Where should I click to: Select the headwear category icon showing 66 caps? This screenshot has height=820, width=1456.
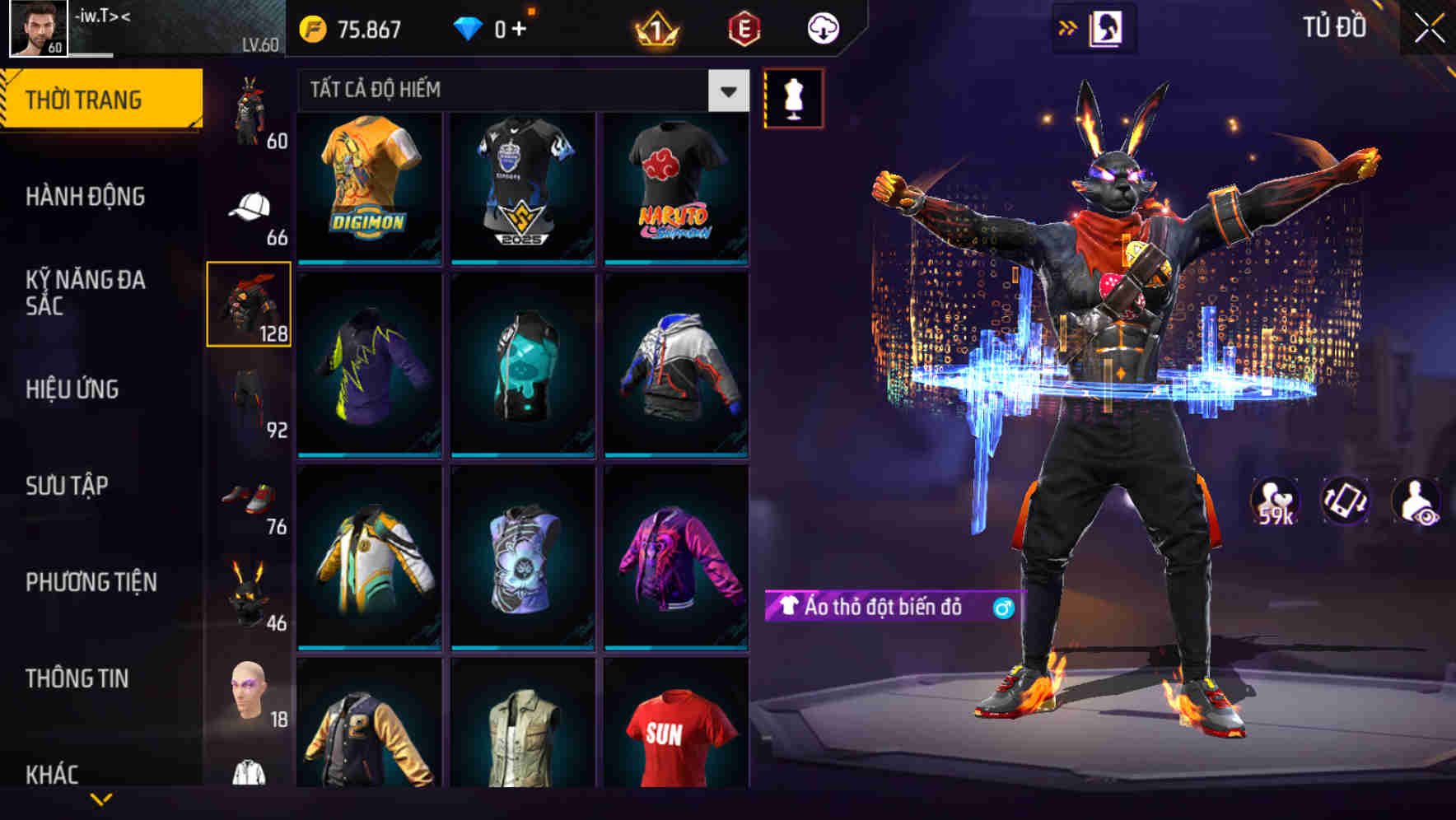coord(251,204)
